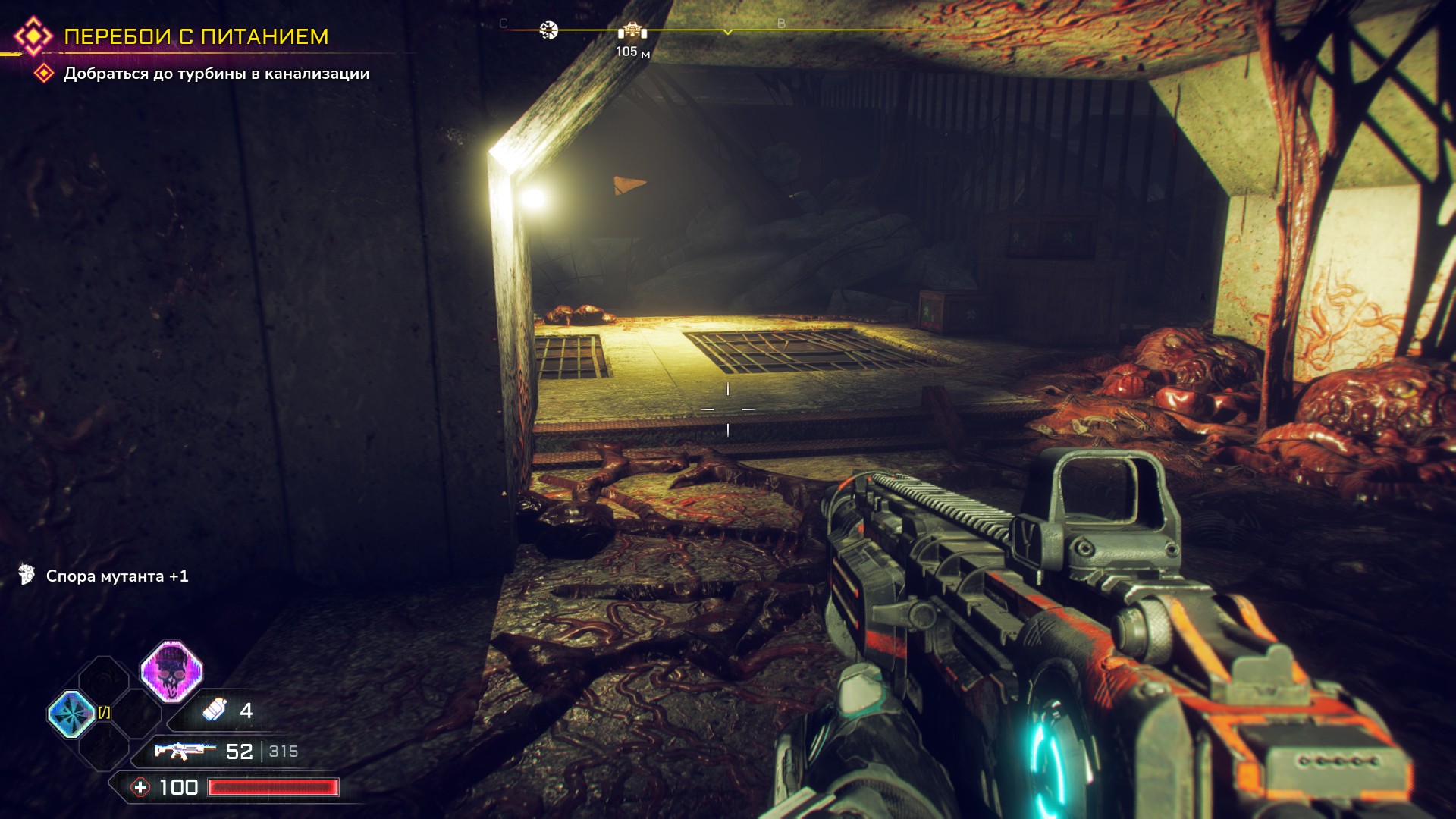Select the grenade item icon
The height and width of the screenshot is (819, 1456).
coord(215,710)
